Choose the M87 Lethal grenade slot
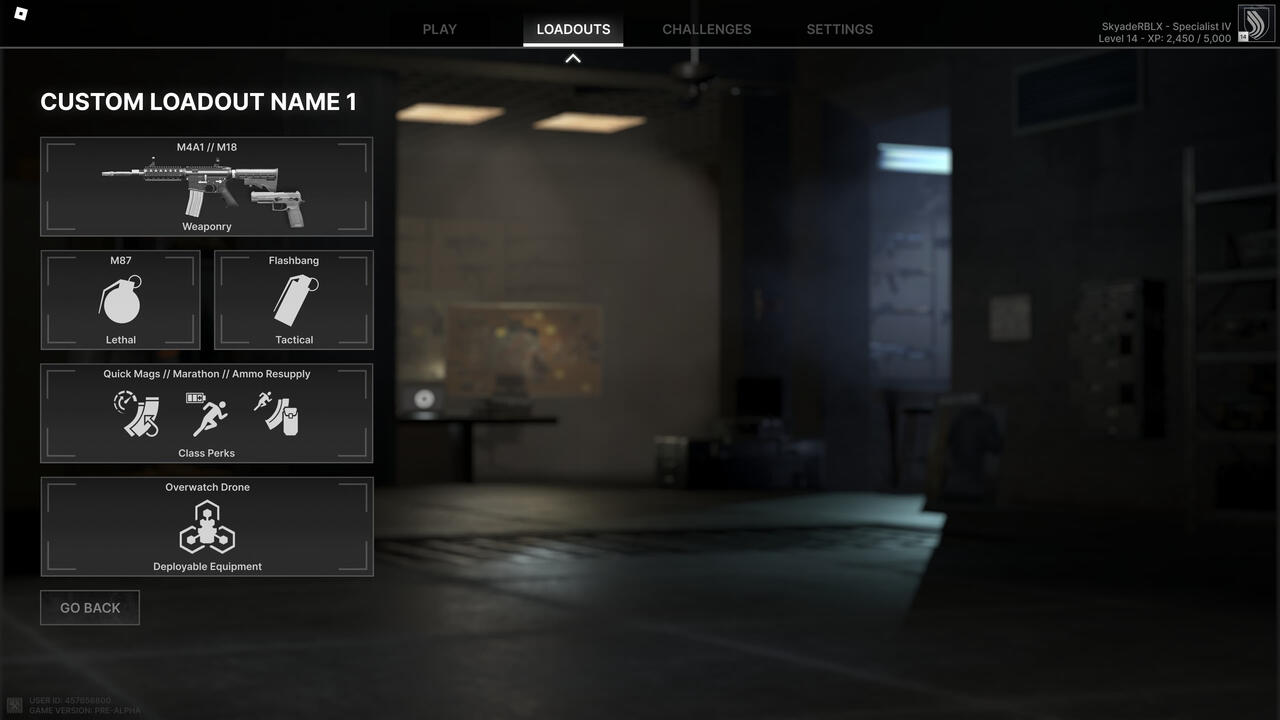 pos(121,300)
